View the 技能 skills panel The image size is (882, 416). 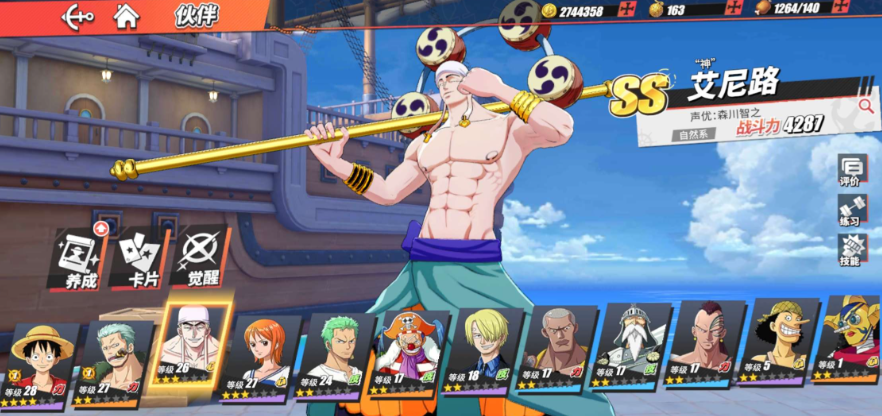coord(851,250)
